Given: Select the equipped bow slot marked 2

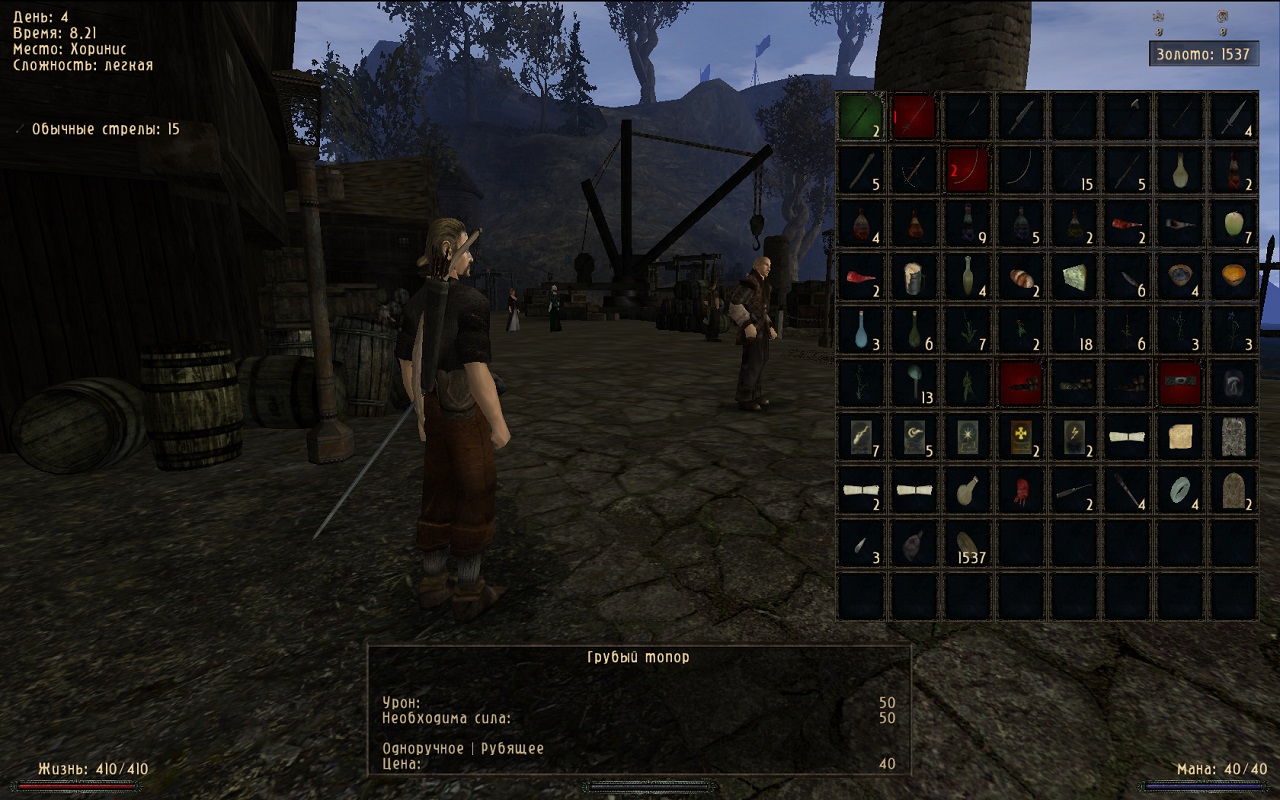Looking at the screenshot, I should coord(968,170).
